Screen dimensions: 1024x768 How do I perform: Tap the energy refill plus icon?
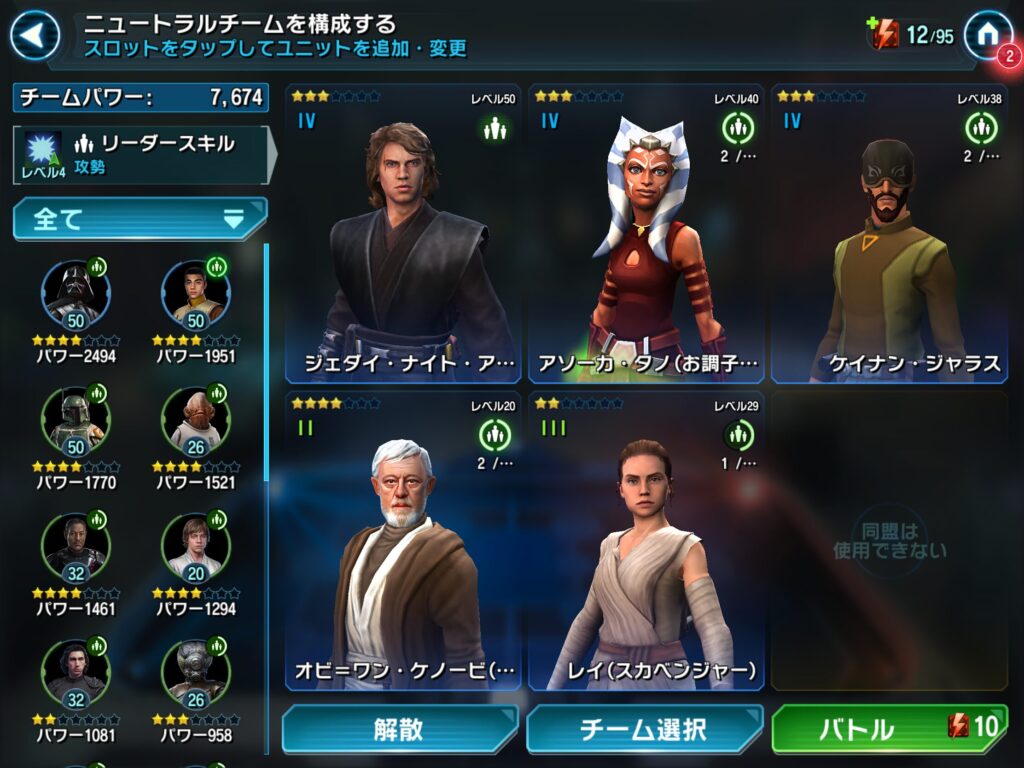pyautogui.click(x=883, y=35)
